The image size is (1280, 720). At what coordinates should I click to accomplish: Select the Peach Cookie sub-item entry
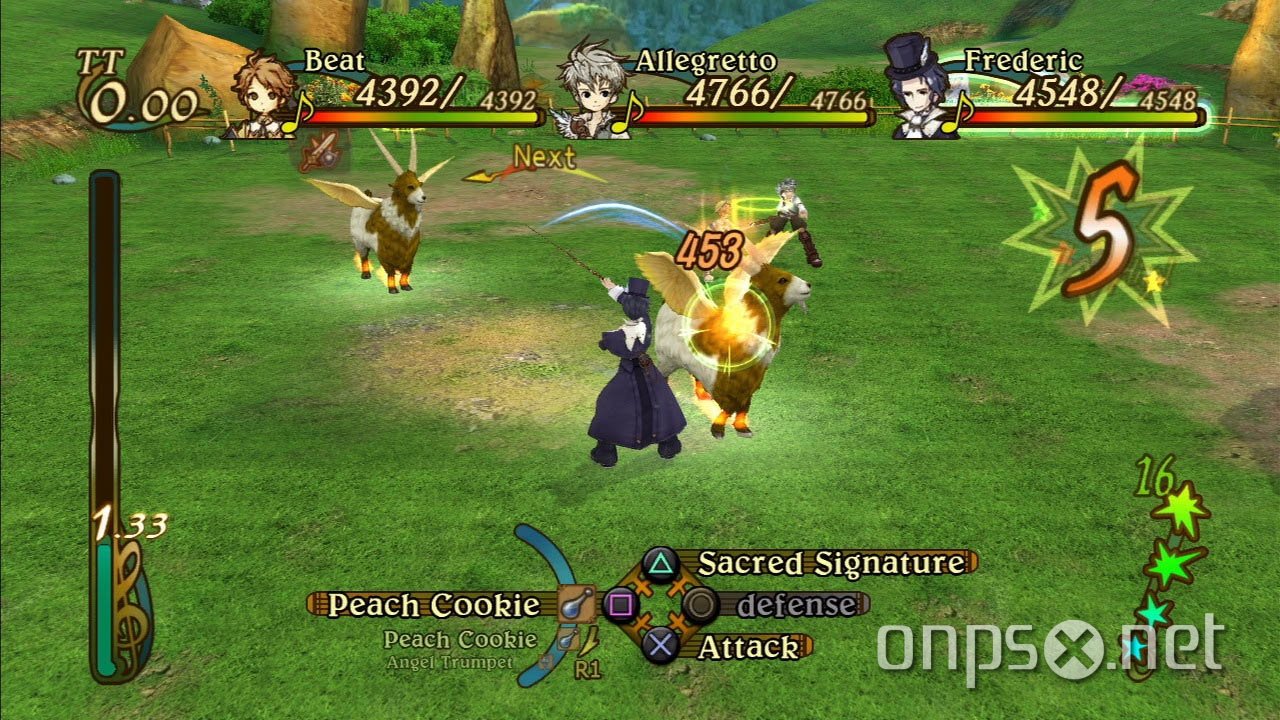[462, 638]
